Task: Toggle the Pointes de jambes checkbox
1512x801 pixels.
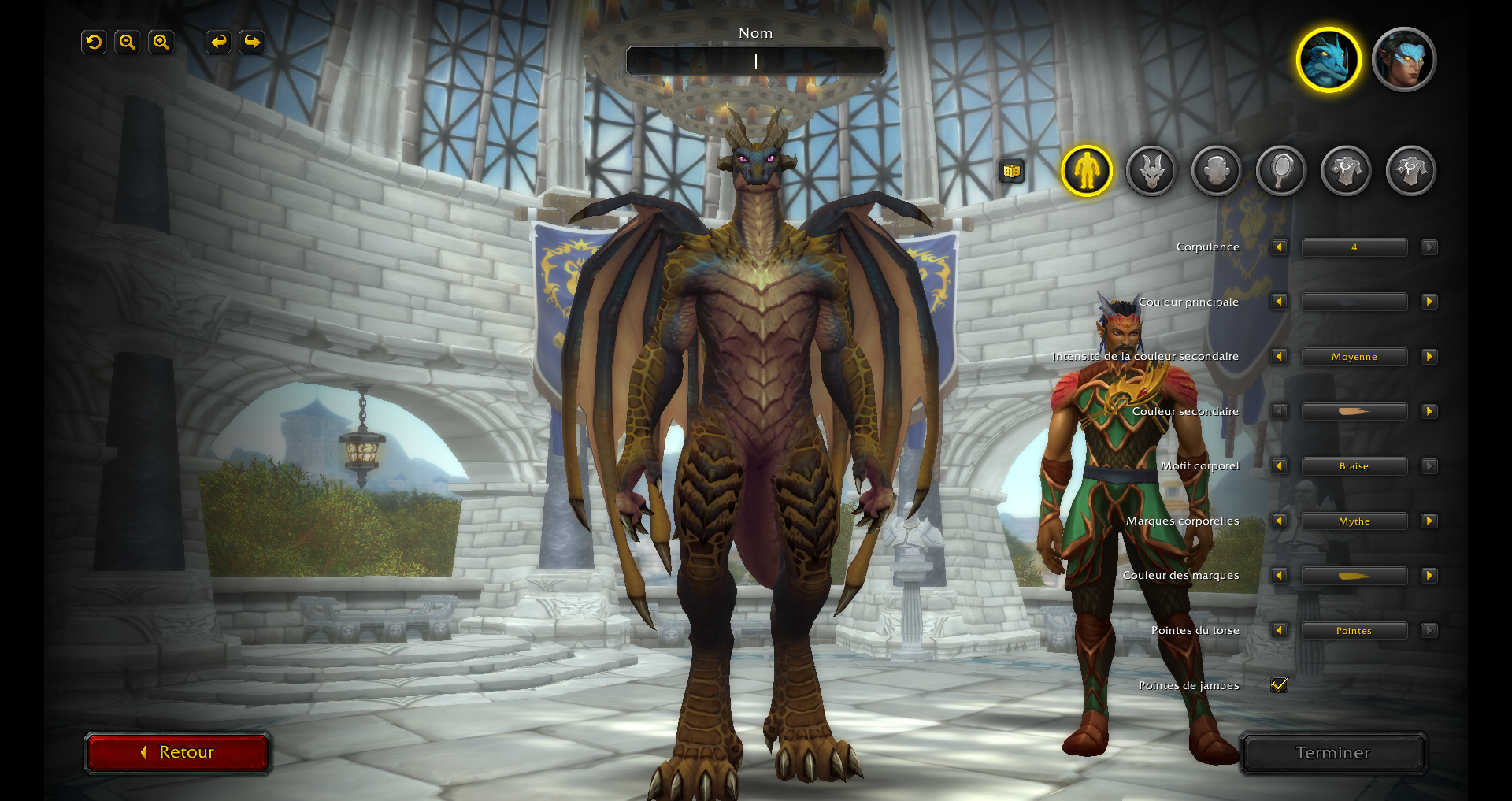Action: coord(1279,685)
